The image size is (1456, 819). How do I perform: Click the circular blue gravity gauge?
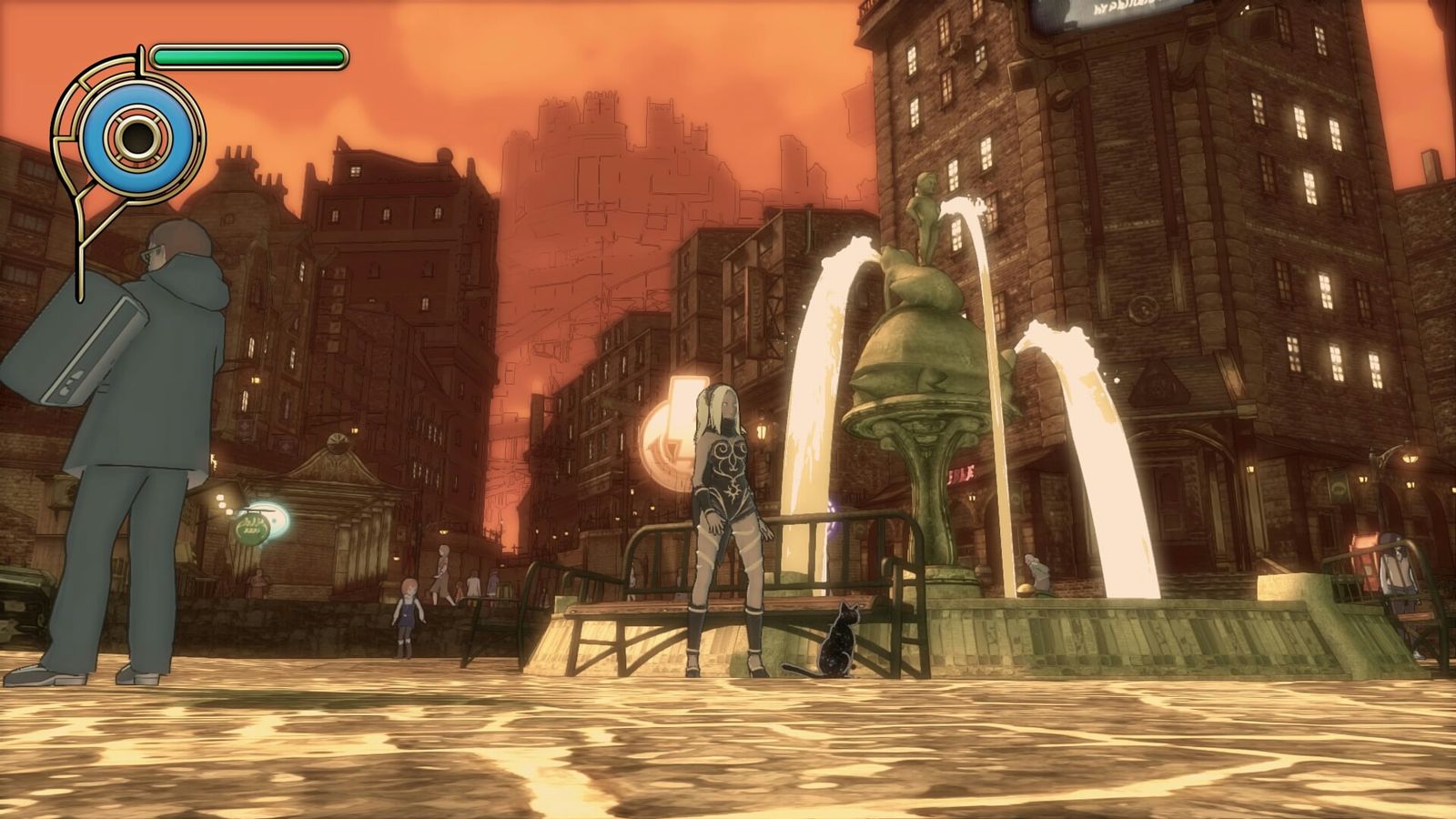[137, 137]
